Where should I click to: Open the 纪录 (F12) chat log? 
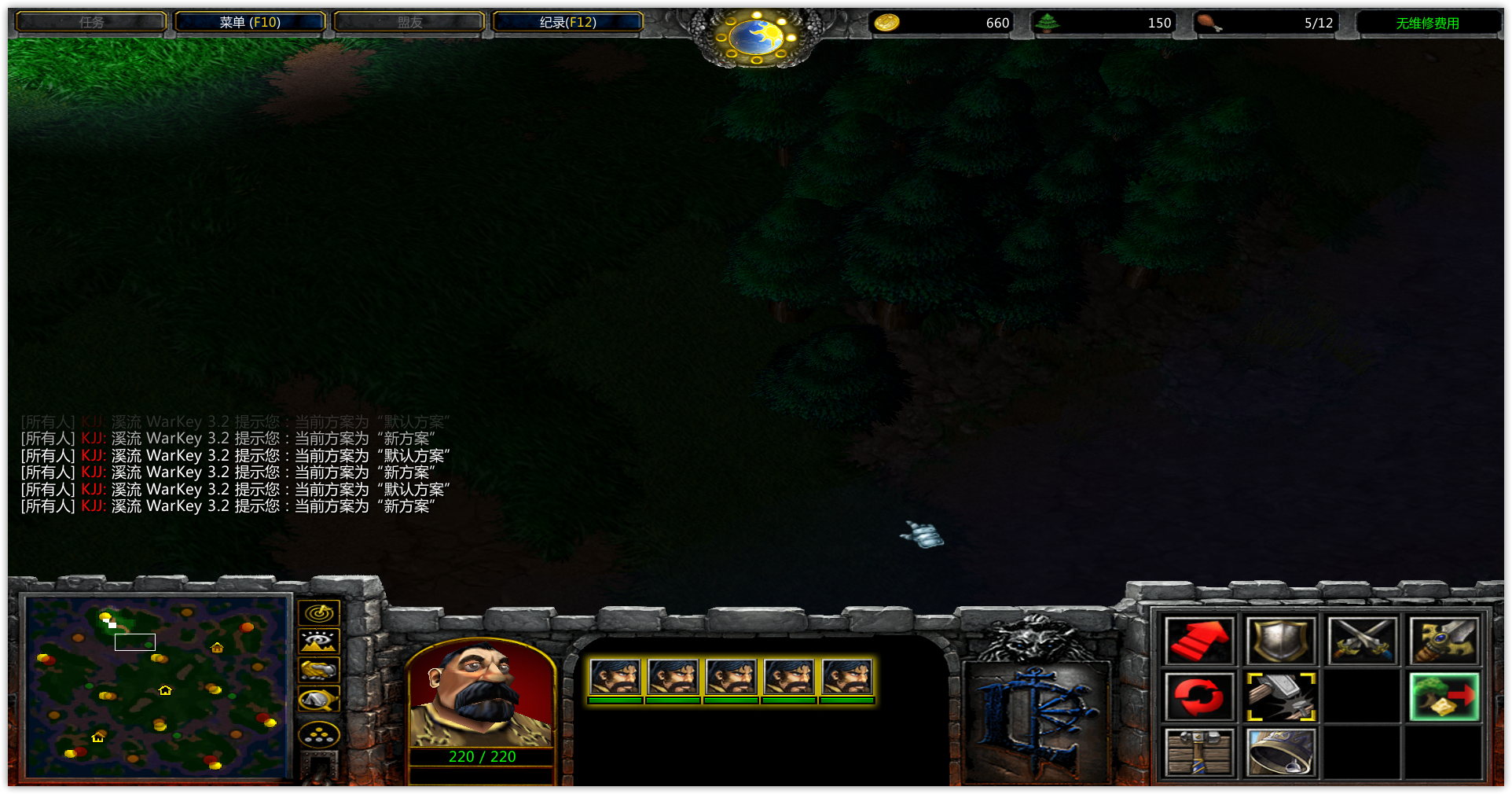pyautogui.click(x=567, y=22)
